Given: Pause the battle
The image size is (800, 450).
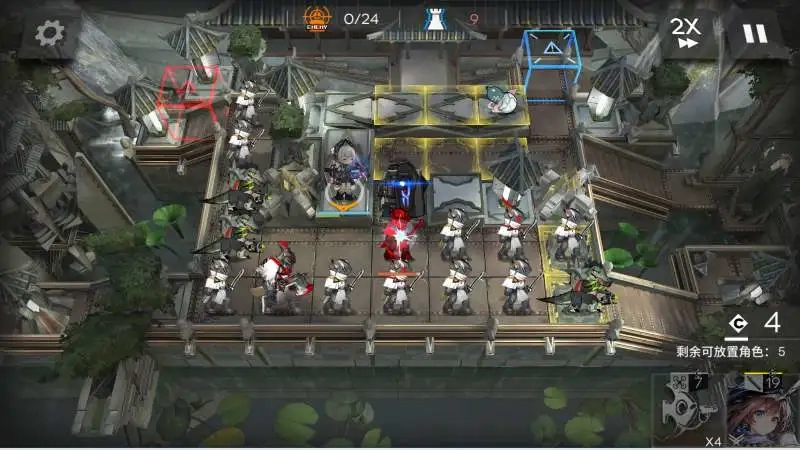Looking at the screenshot, I should pyautogui.click(x=755, y=33).
